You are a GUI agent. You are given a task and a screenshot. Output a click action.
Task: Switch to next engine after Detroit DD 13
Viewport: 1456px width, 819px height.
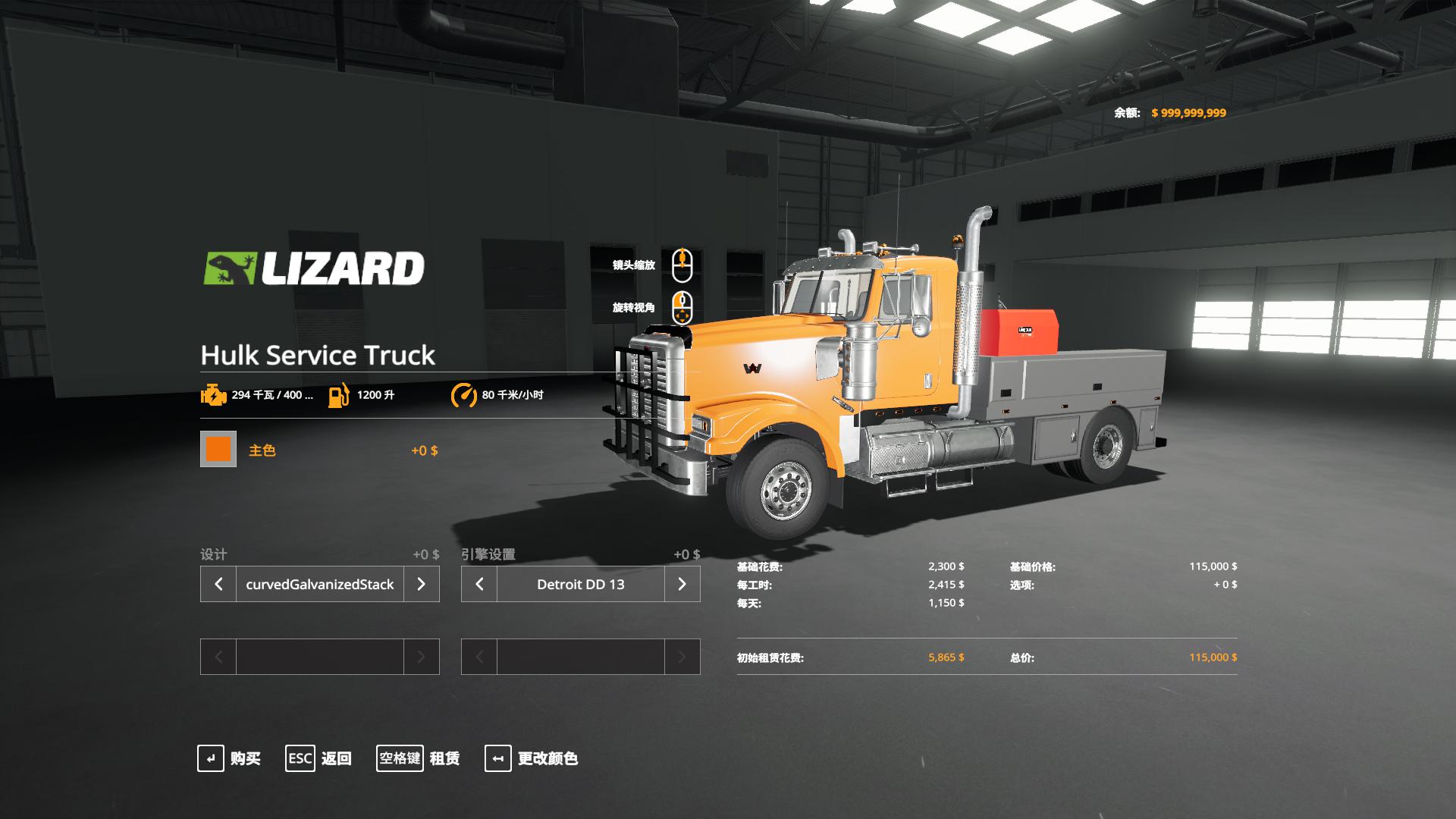tap(682, 584)
